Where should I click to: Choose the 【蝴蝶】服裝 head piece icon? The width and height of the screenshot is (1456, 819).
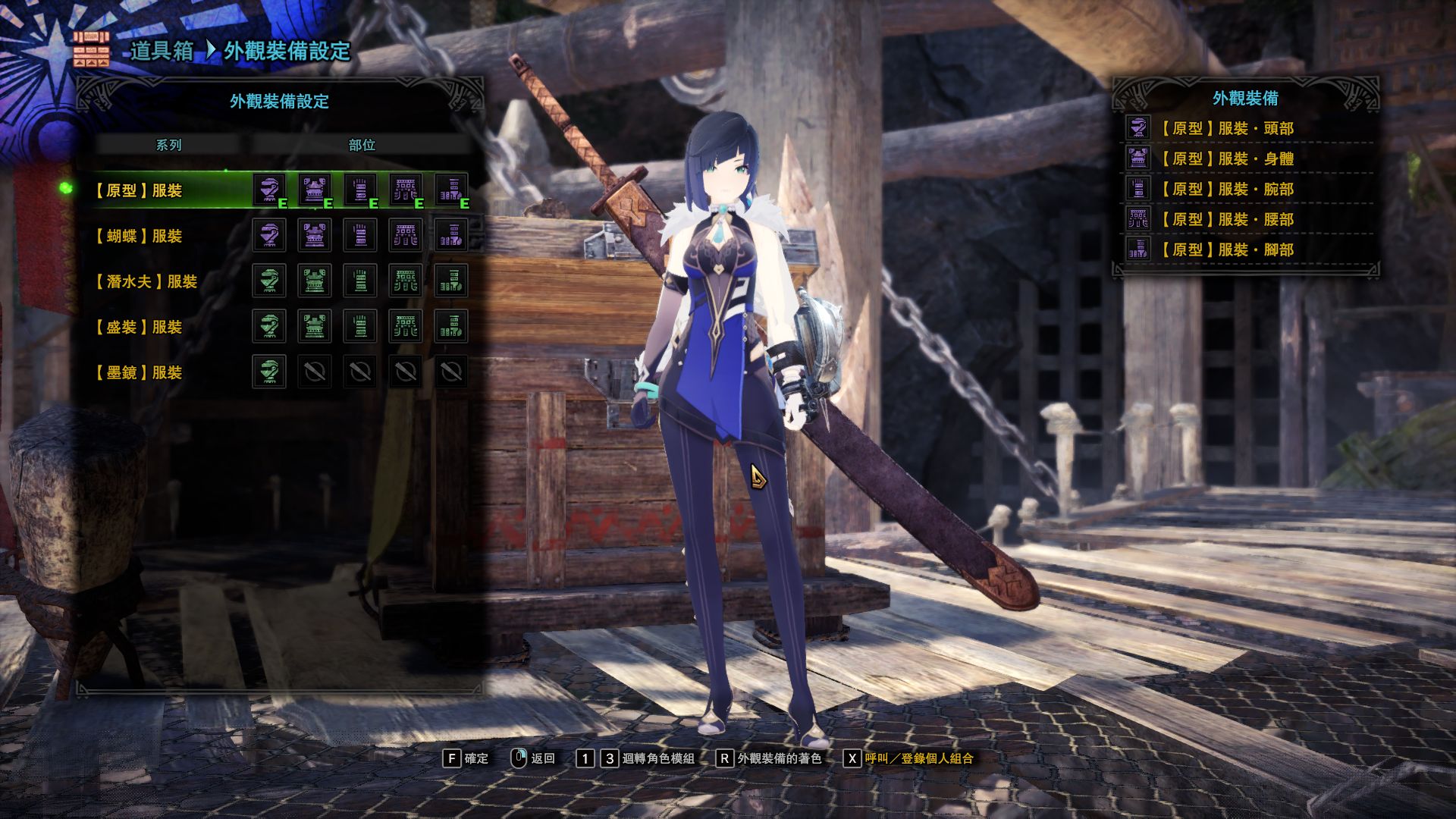point(269,235)
